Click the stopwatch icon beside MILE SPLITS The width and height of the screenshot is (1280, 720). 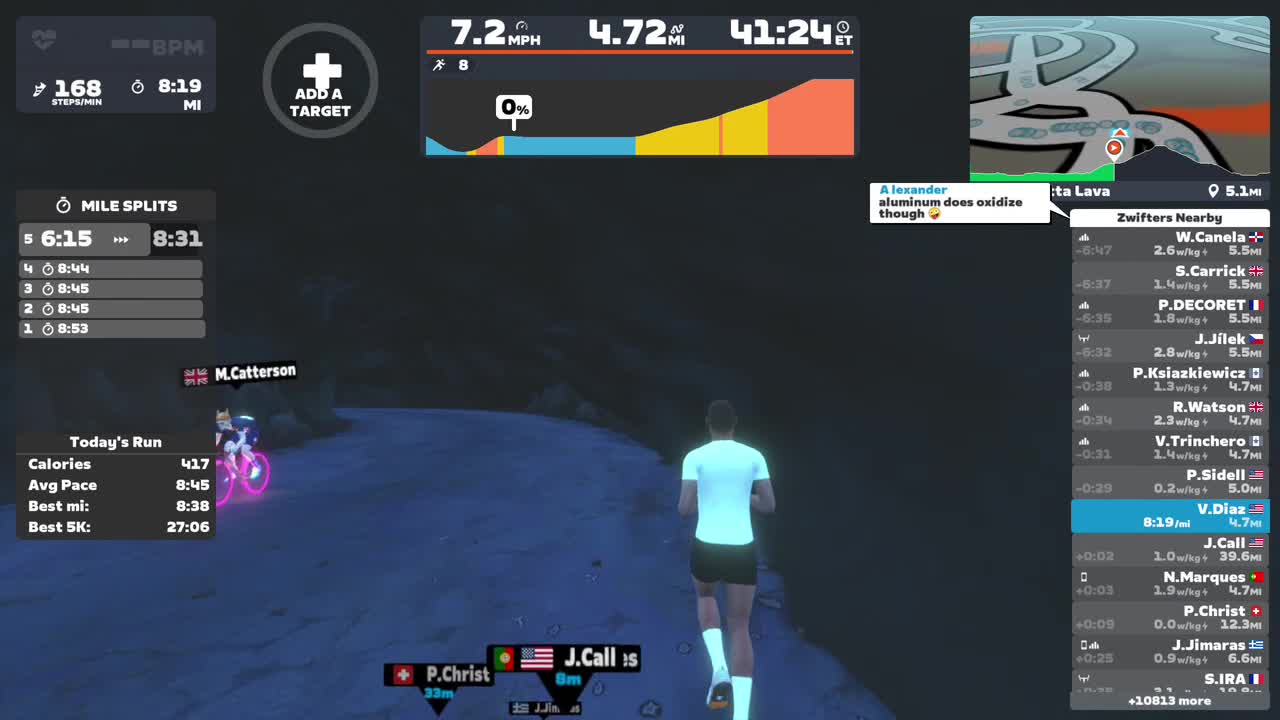pos(61,205)
